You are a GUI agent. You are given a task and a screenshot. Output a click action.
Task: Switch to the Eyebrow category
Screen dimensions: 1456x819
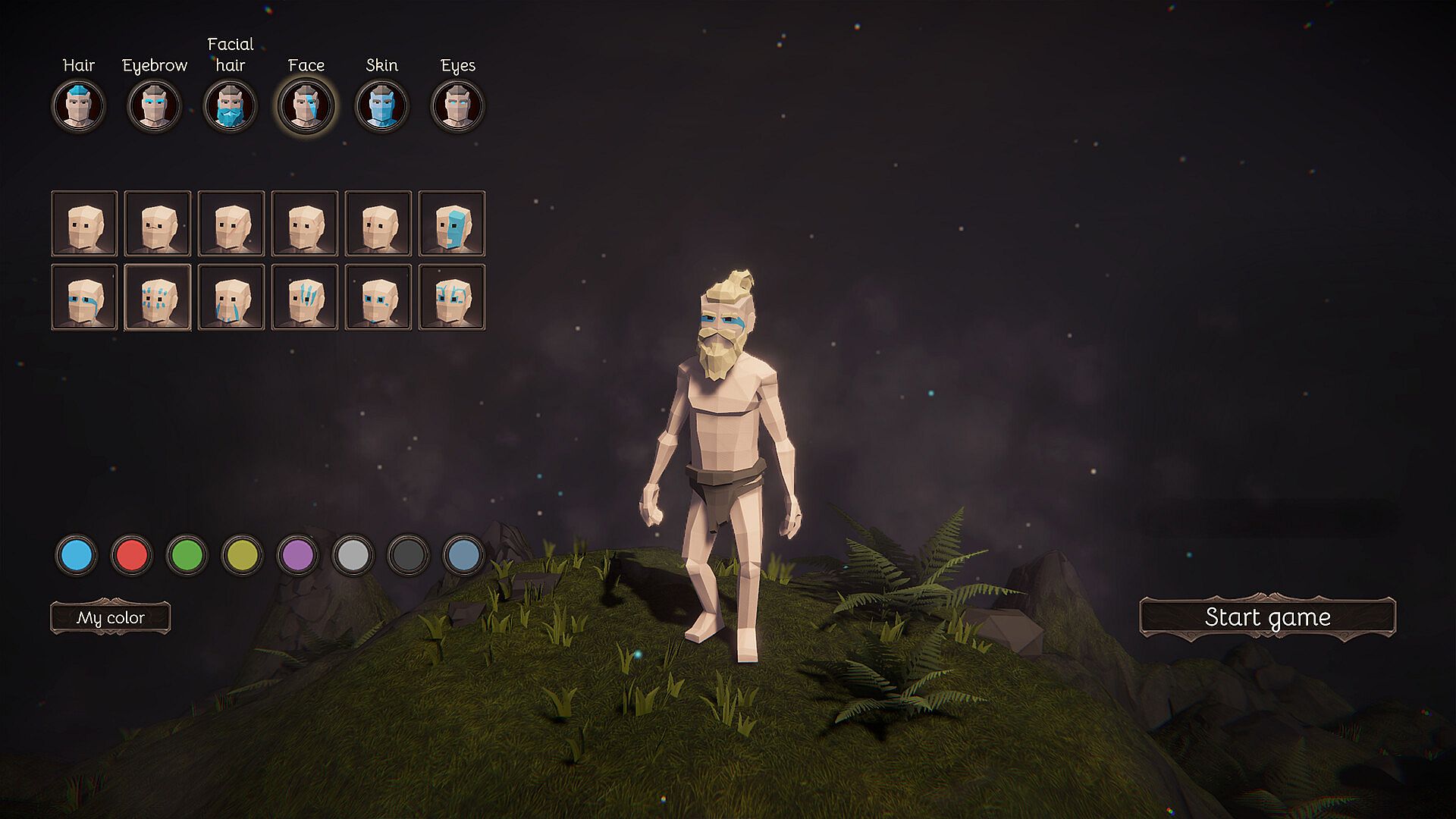[155, 105]
